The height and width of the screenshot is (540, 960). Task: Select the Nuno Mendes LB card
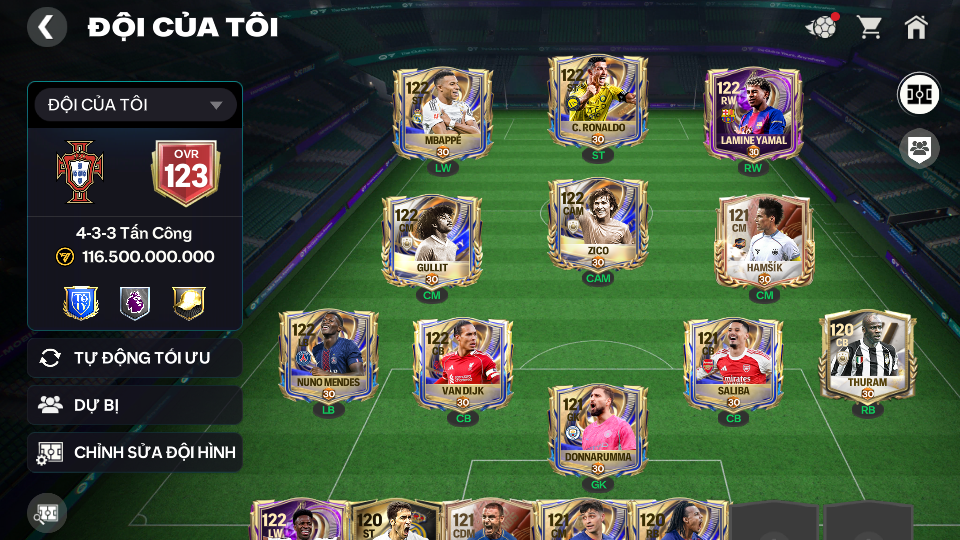(x=328, y=355)
